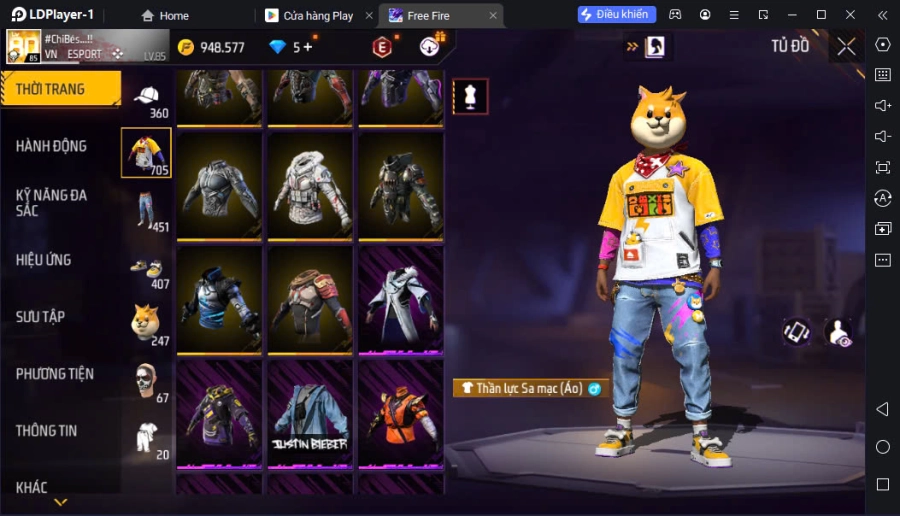Viewport: 900px width, 516px height.
Task: Switch to the Cửa hàng Play tab
Action: pos(318,15)
